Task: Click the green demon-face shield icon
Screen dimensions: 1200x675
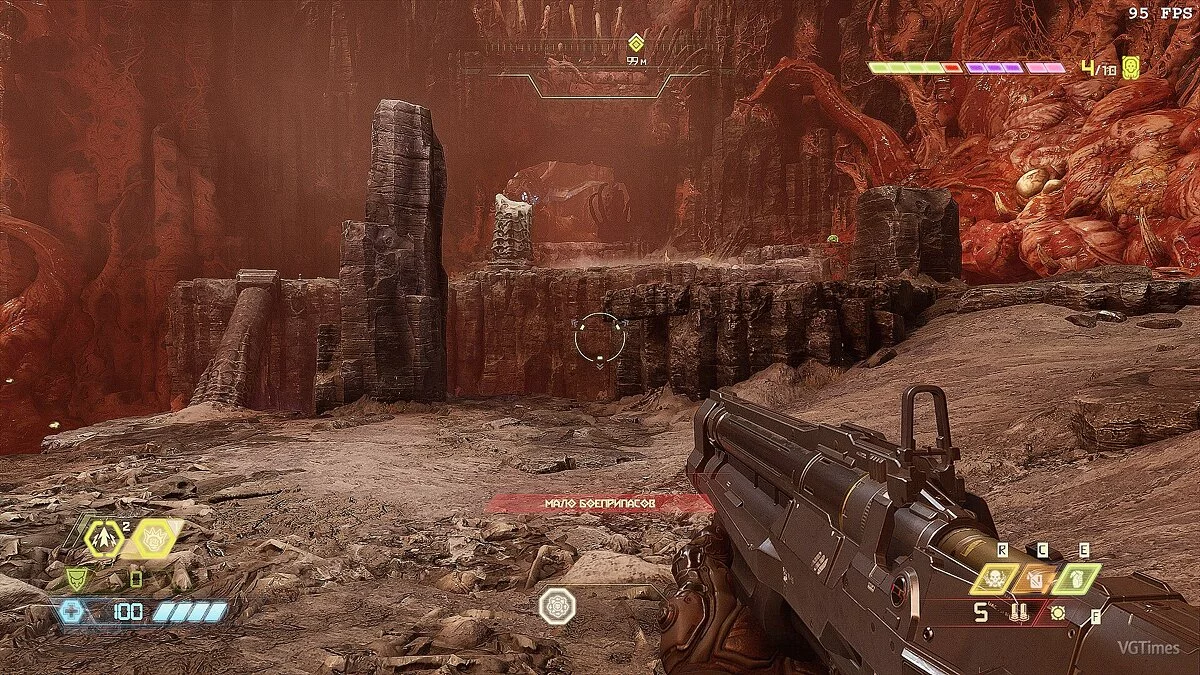Action: [x=77, y=578]
